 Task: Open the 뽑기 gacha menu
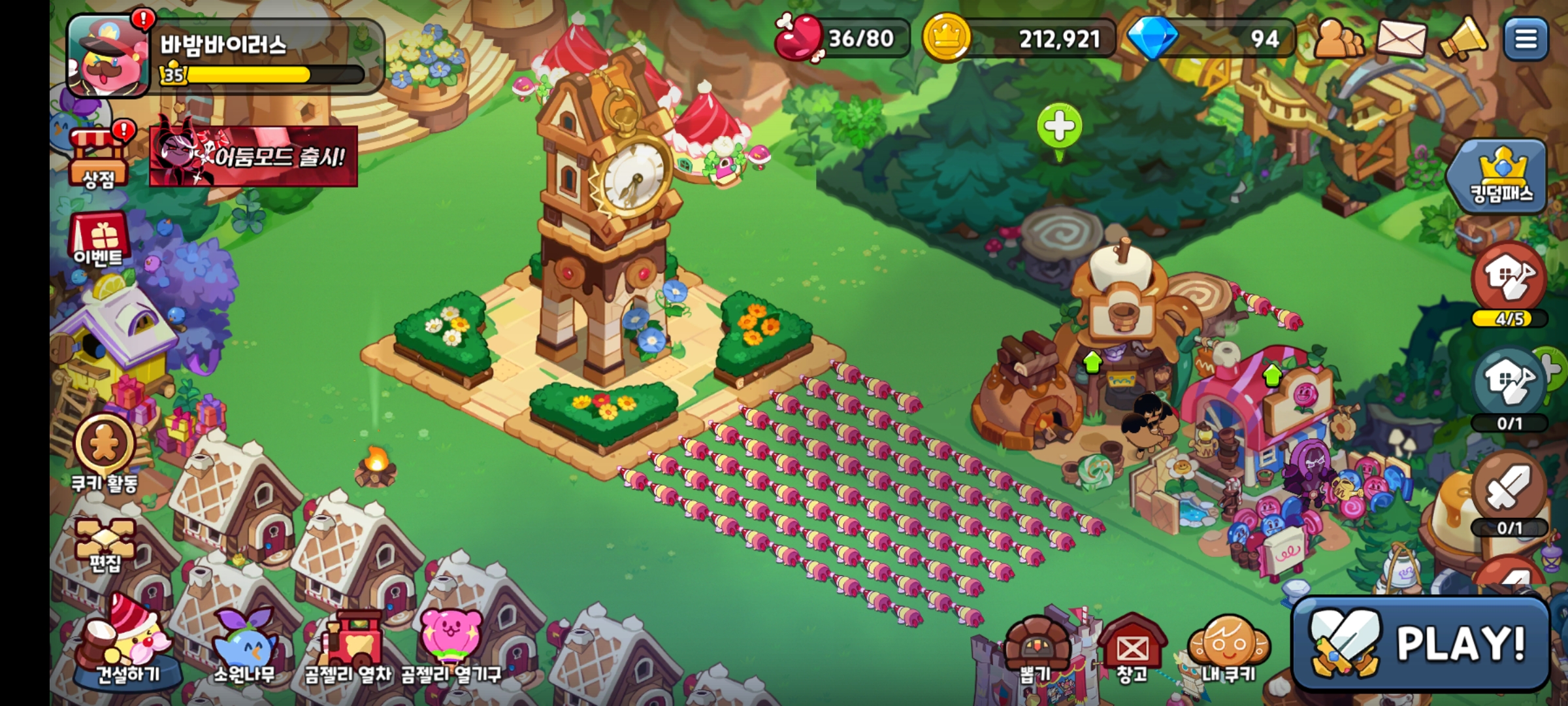(1036, 648)
